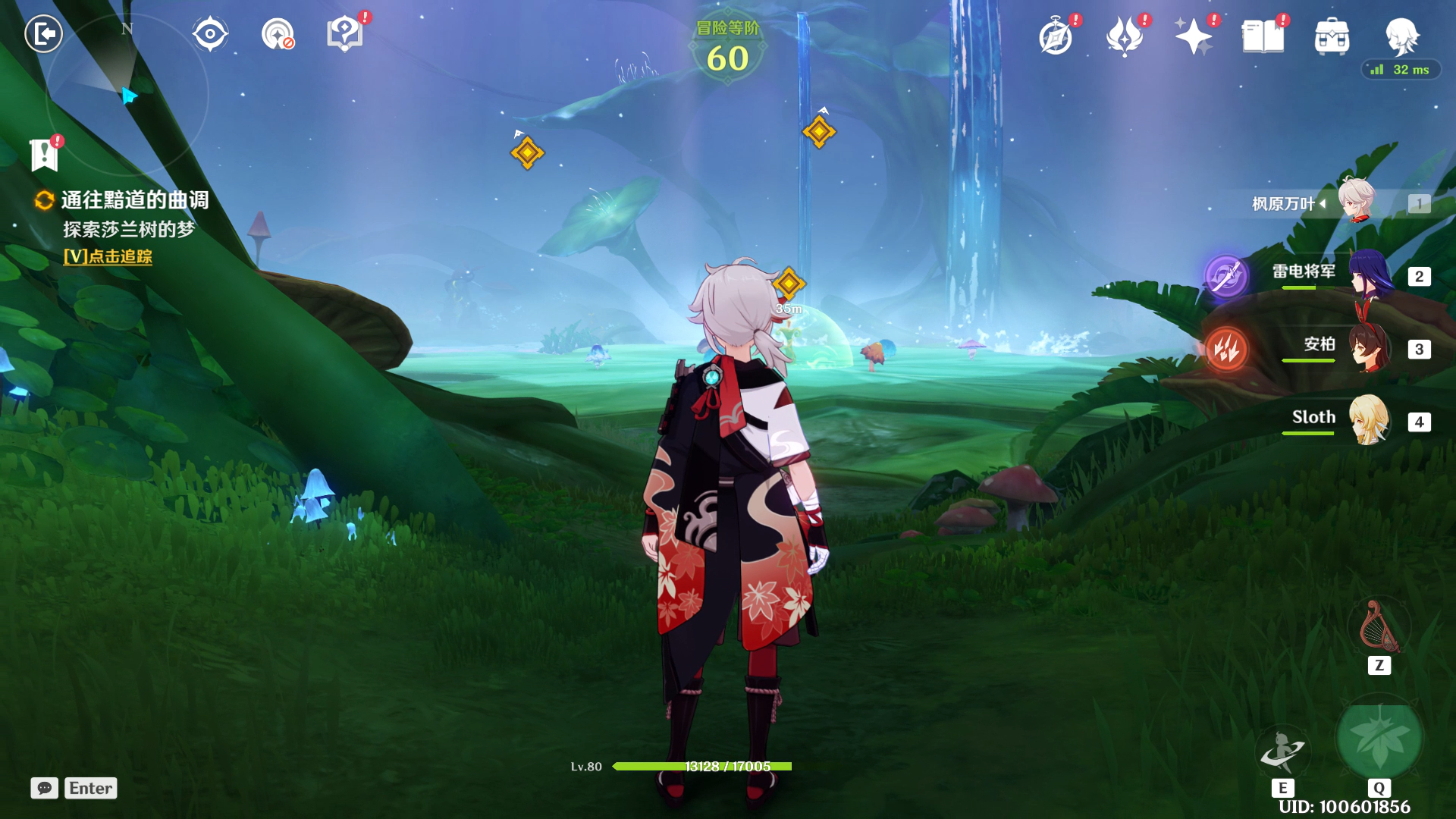Screen dimensions: 1456x819
Task: Open the events flame-wing icon
Action: tap(1125, 36)
